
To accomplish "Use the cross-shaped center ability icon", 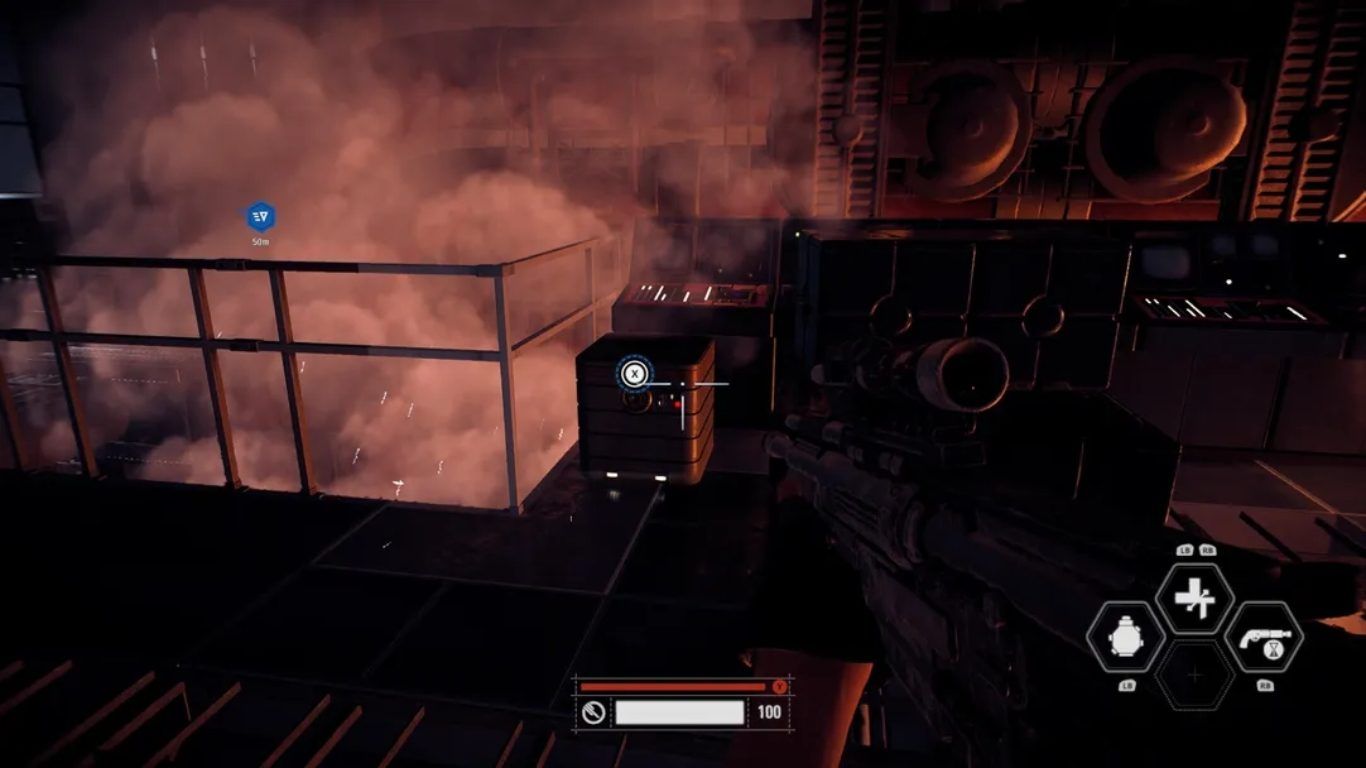I will click(1194, 598).
